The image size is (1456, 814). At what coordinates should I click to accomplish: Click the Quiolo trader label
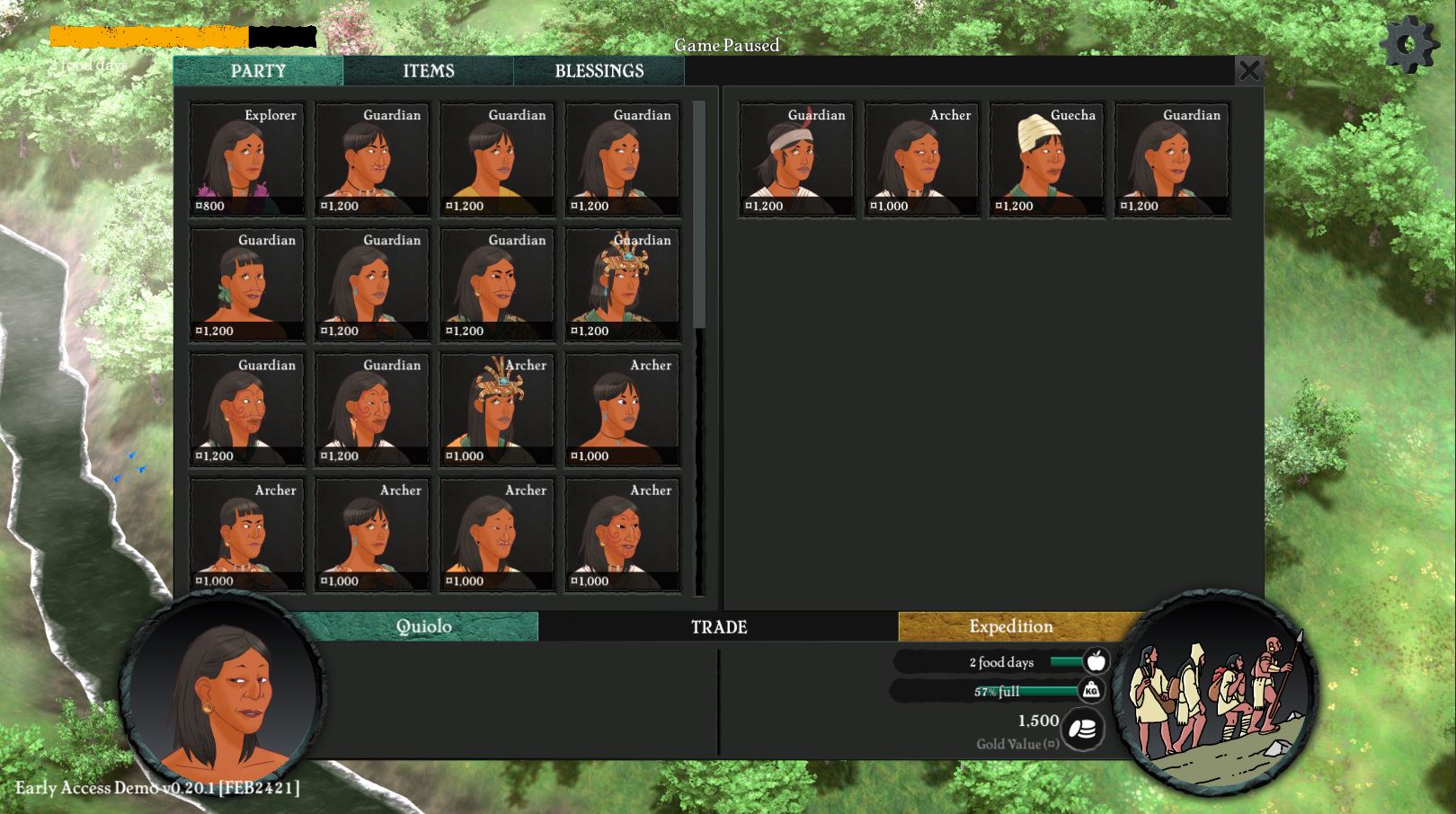pyautogui.click(x=423, y=626)
